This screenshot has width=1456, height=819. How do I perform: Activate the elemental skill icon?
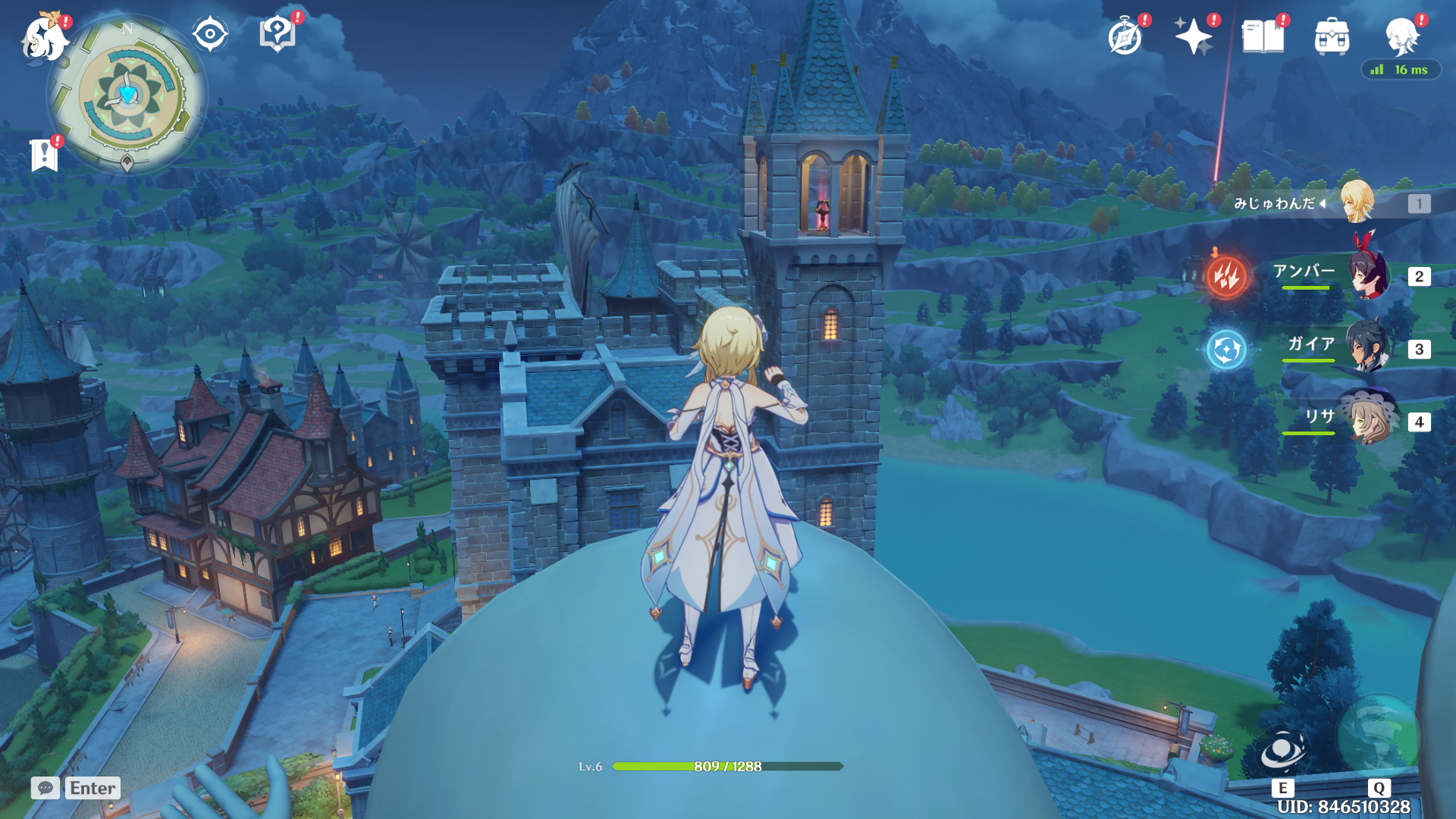(x=1282, y=751)
